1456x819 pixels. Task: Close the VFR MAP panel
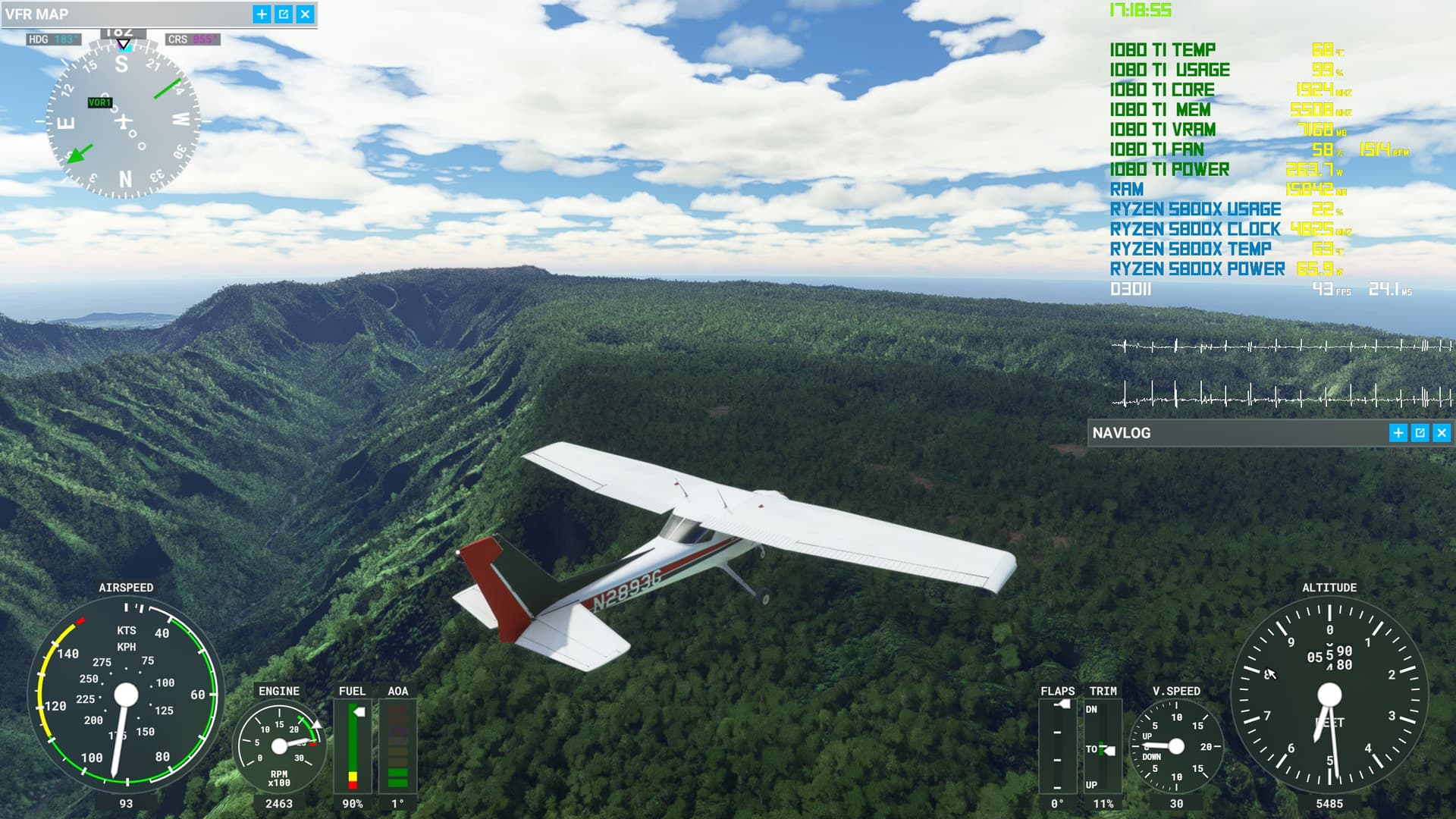[x=305, y=14]
